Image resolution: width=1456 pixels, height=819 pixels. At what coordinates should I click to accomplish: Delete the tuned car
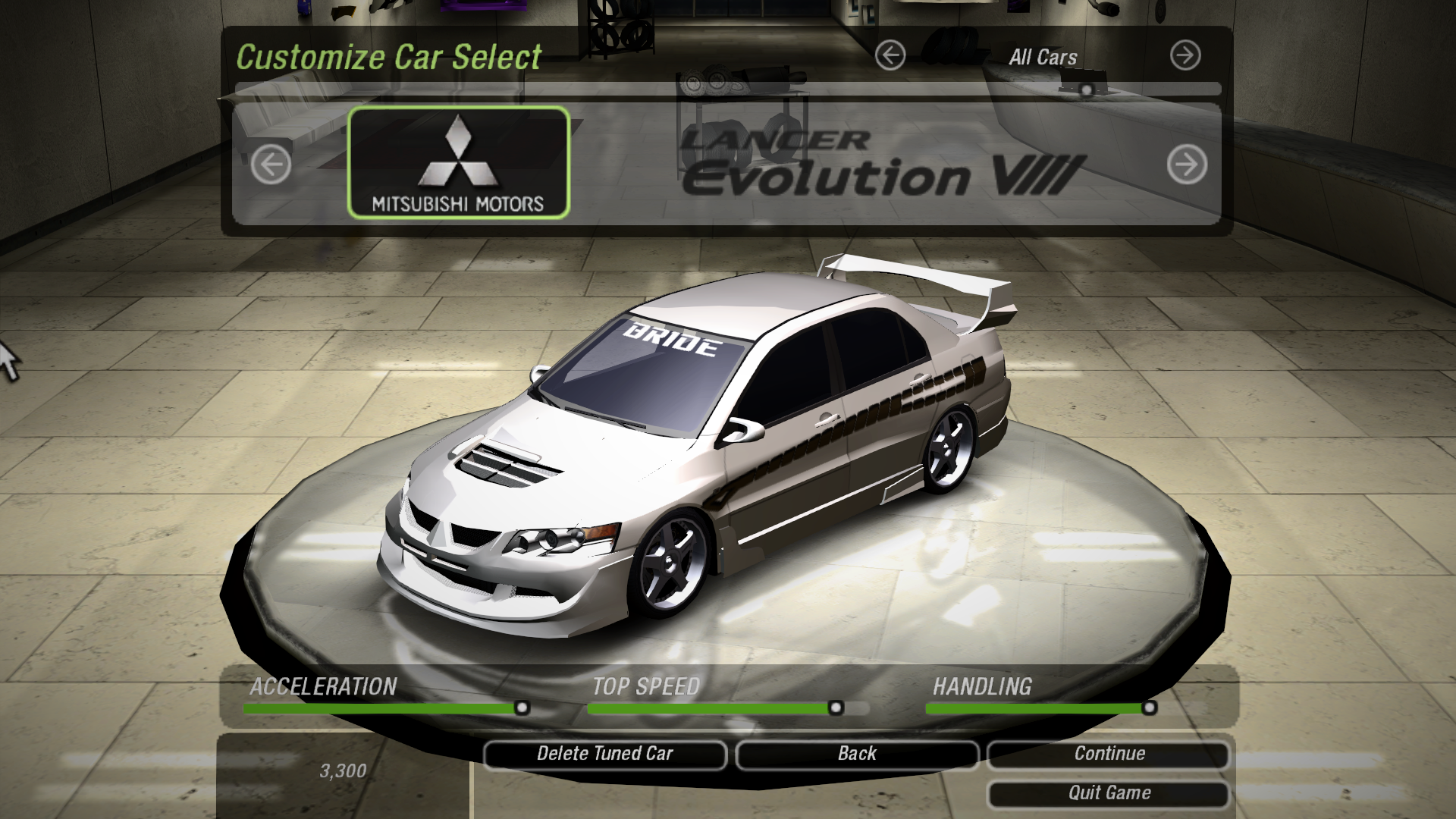pyautogui.click(x=604, y=754)
